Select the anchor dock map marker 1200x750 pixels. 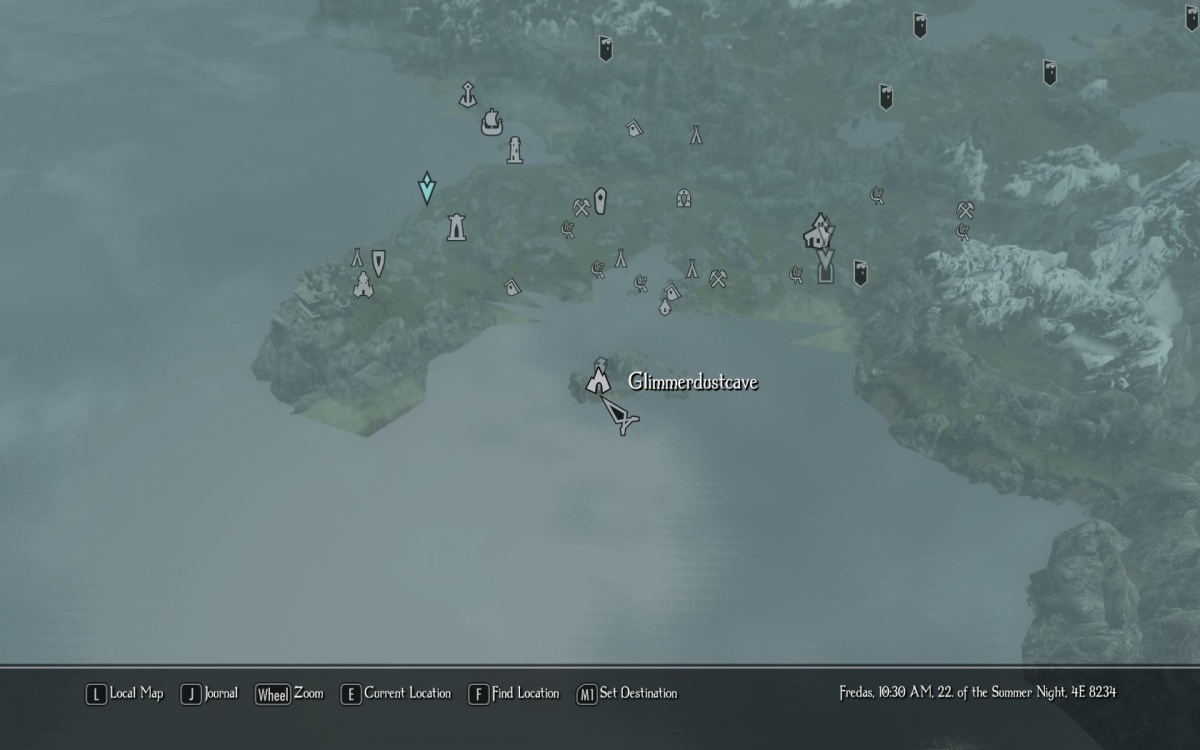pos(466,95)
